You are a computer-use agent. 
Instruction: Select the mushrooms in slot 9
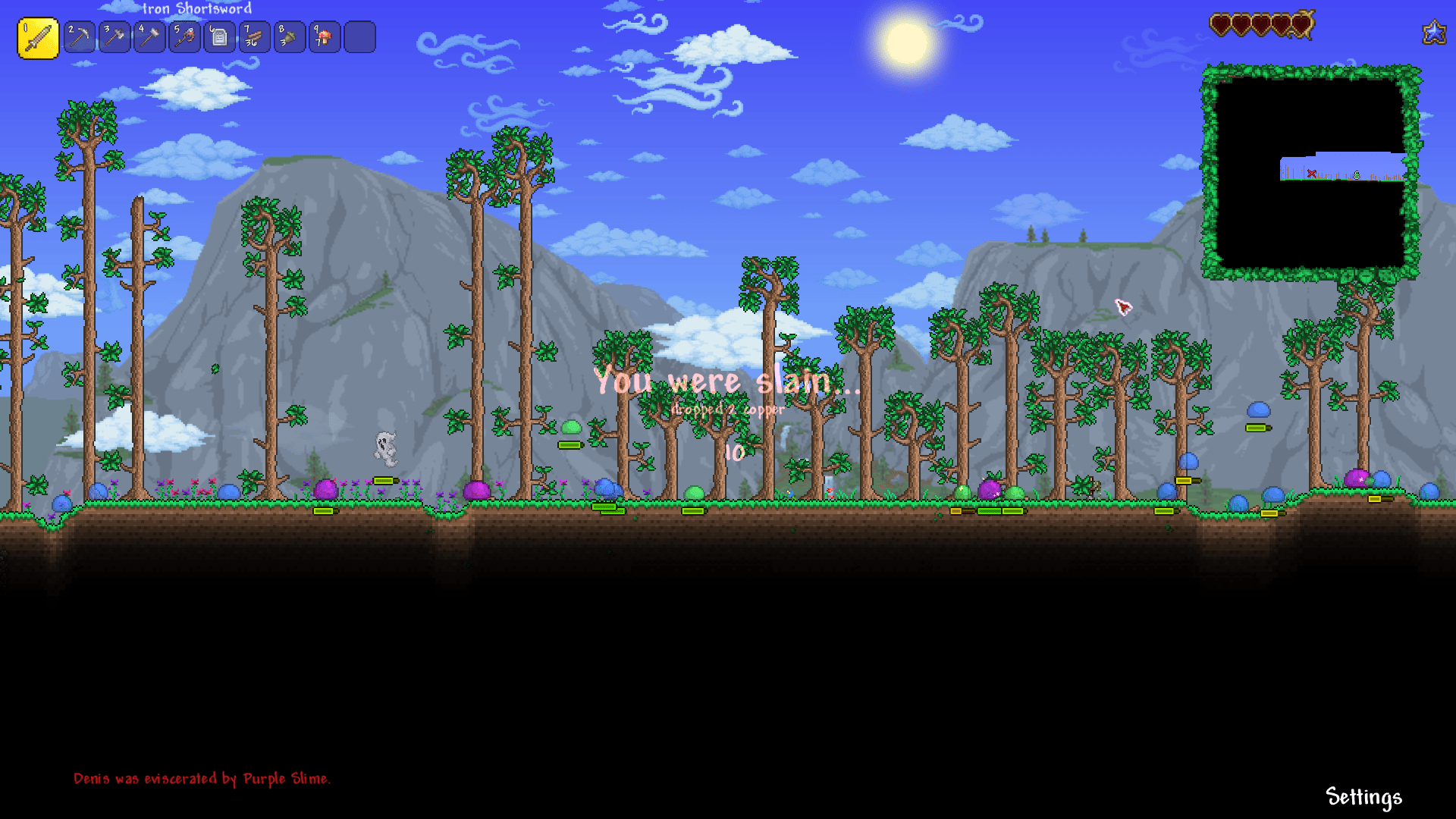323,37
